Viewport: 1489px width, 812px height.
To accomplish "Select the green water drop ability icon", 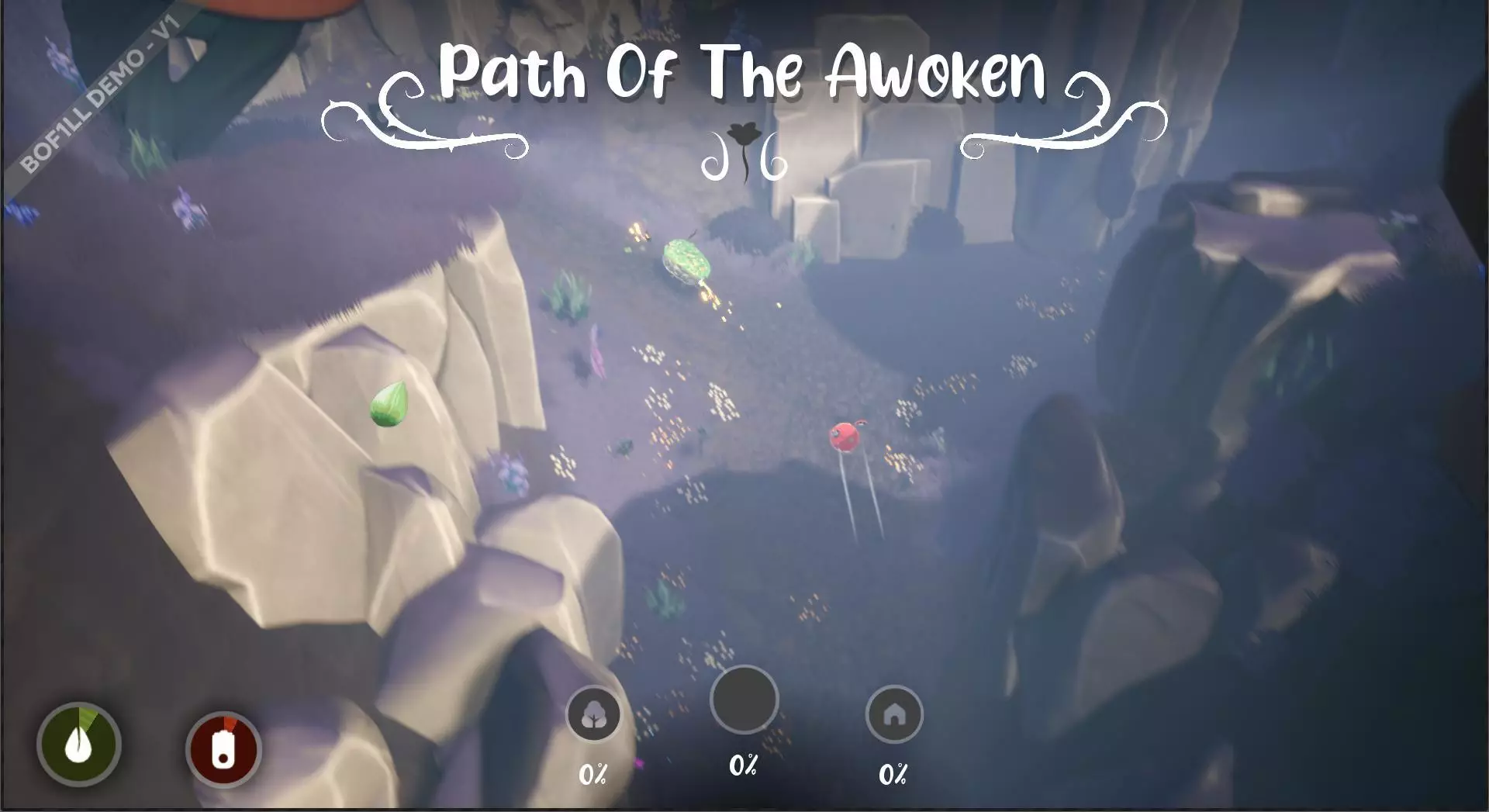I will pos(80,745).
